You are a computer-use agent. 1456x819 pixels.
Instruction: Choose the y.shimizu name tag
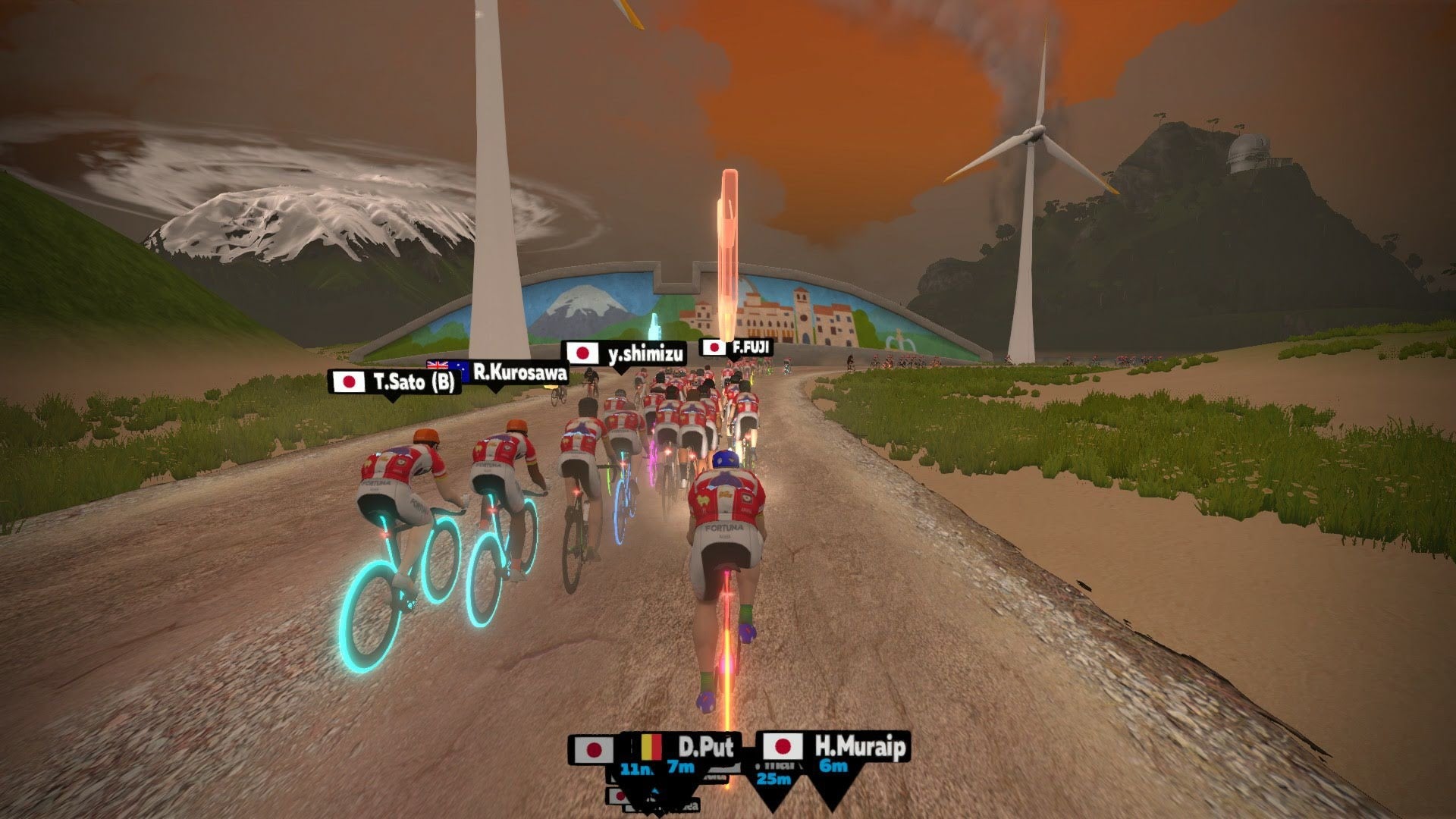625,353
